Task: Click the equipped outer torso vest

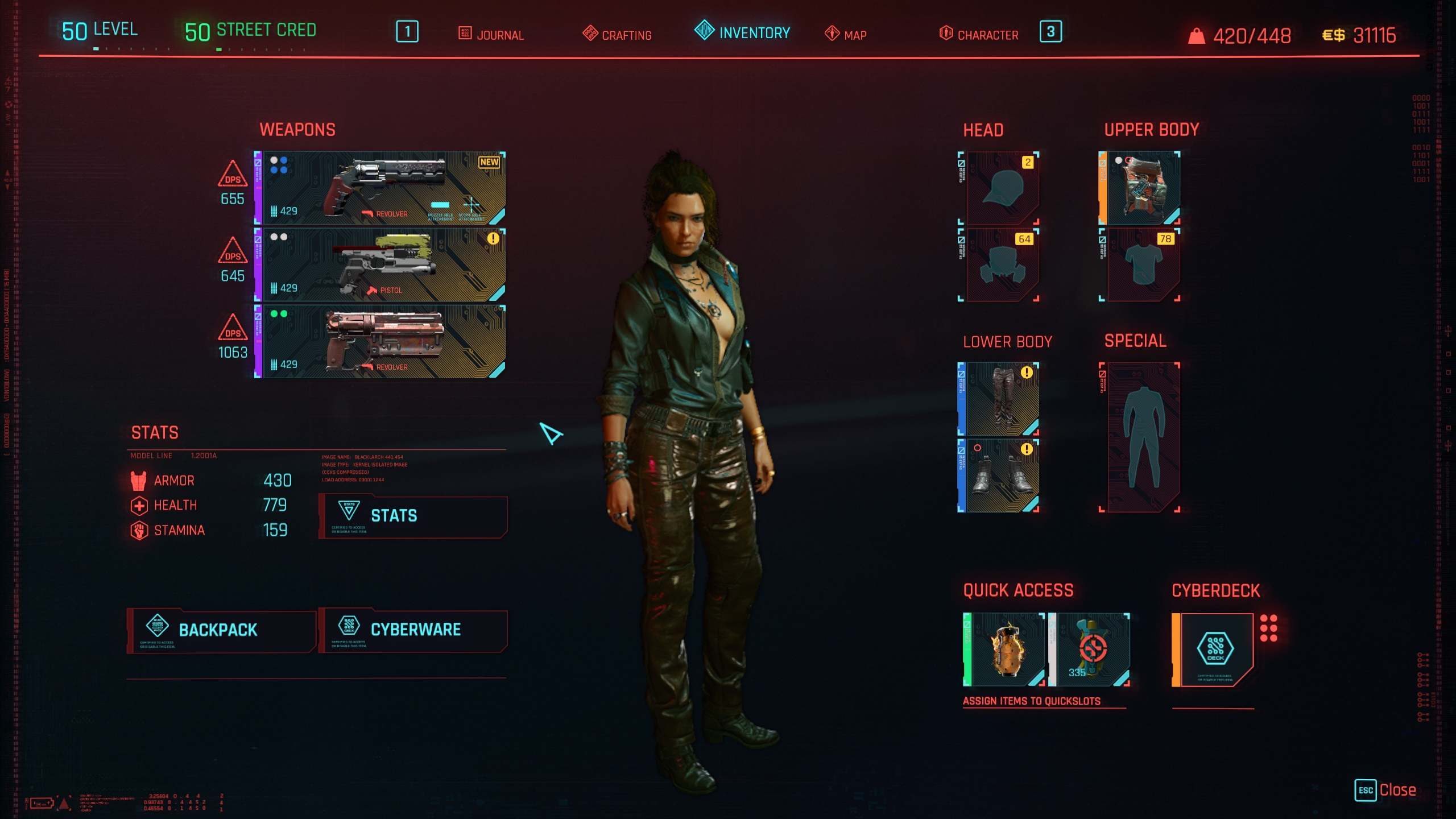Action: coord(1143,188)
